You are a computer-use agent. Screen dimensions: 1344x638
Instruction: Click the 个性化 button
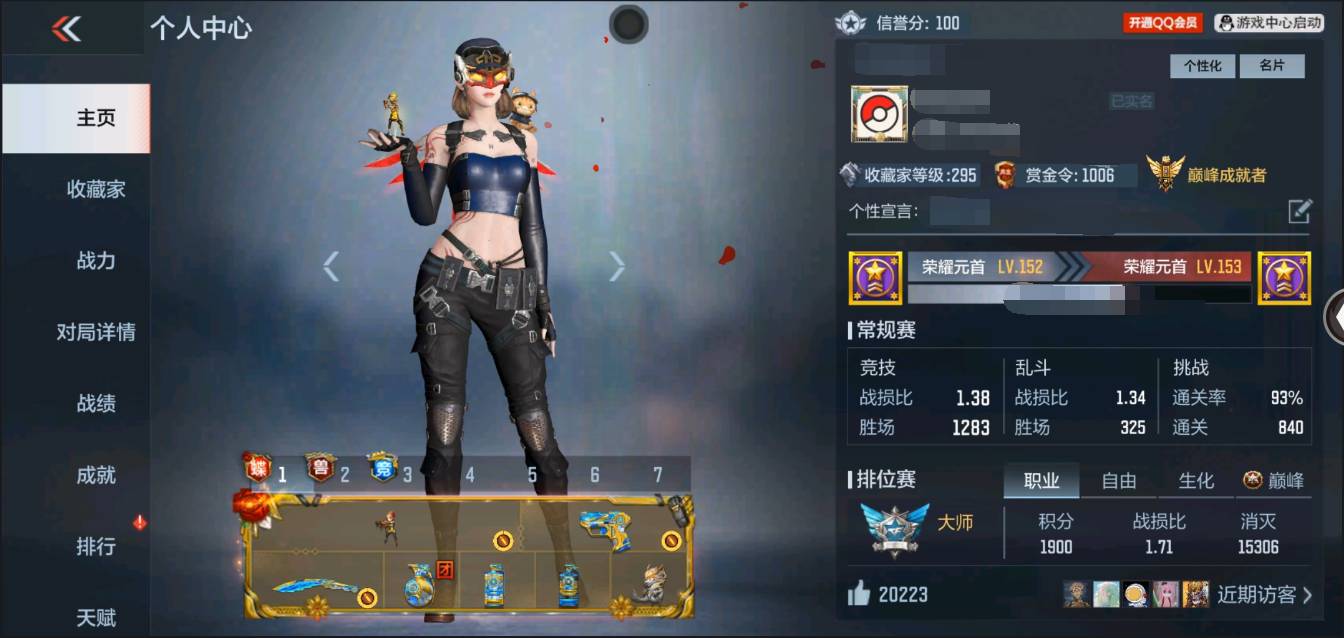(1202, 66)
